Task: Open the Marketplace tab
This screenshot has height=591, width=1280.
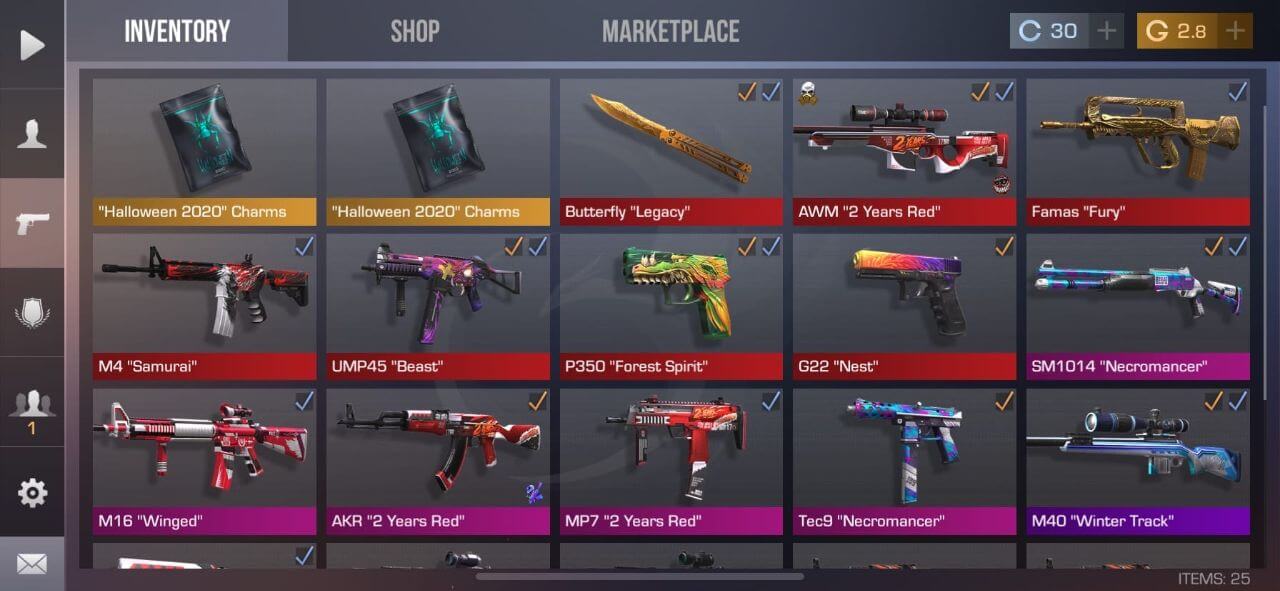Action: (x=670, y=31)
